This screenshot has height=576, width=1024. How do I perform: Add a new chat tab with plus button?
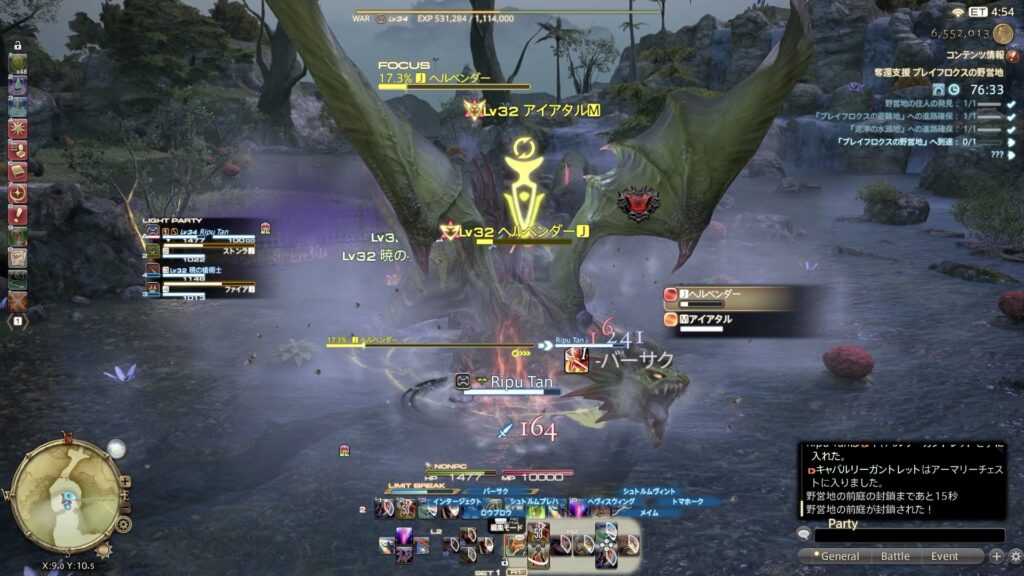[996, 556]
